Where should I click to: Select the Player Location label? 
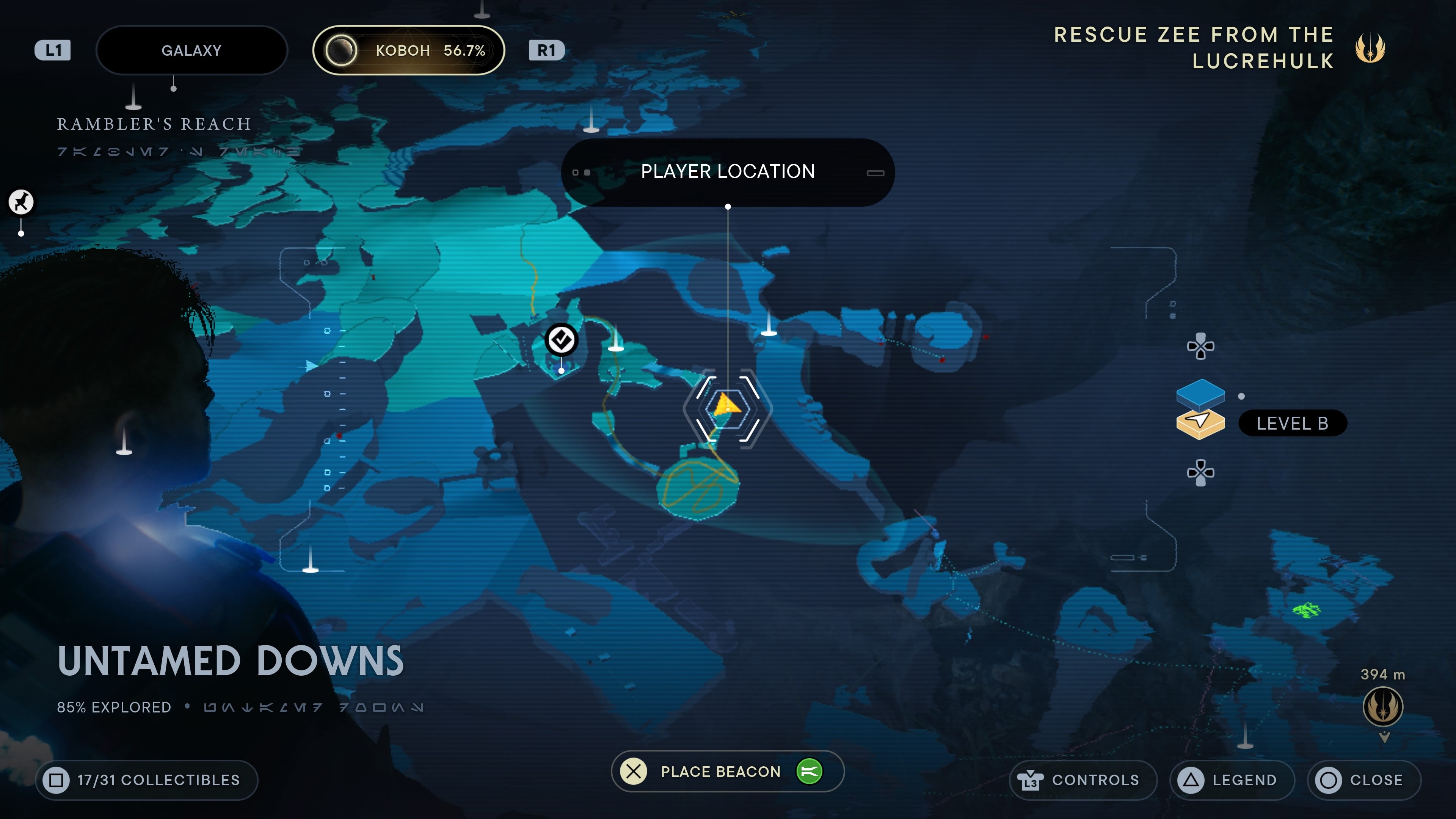pyautogui.click(x=728, y=171)
